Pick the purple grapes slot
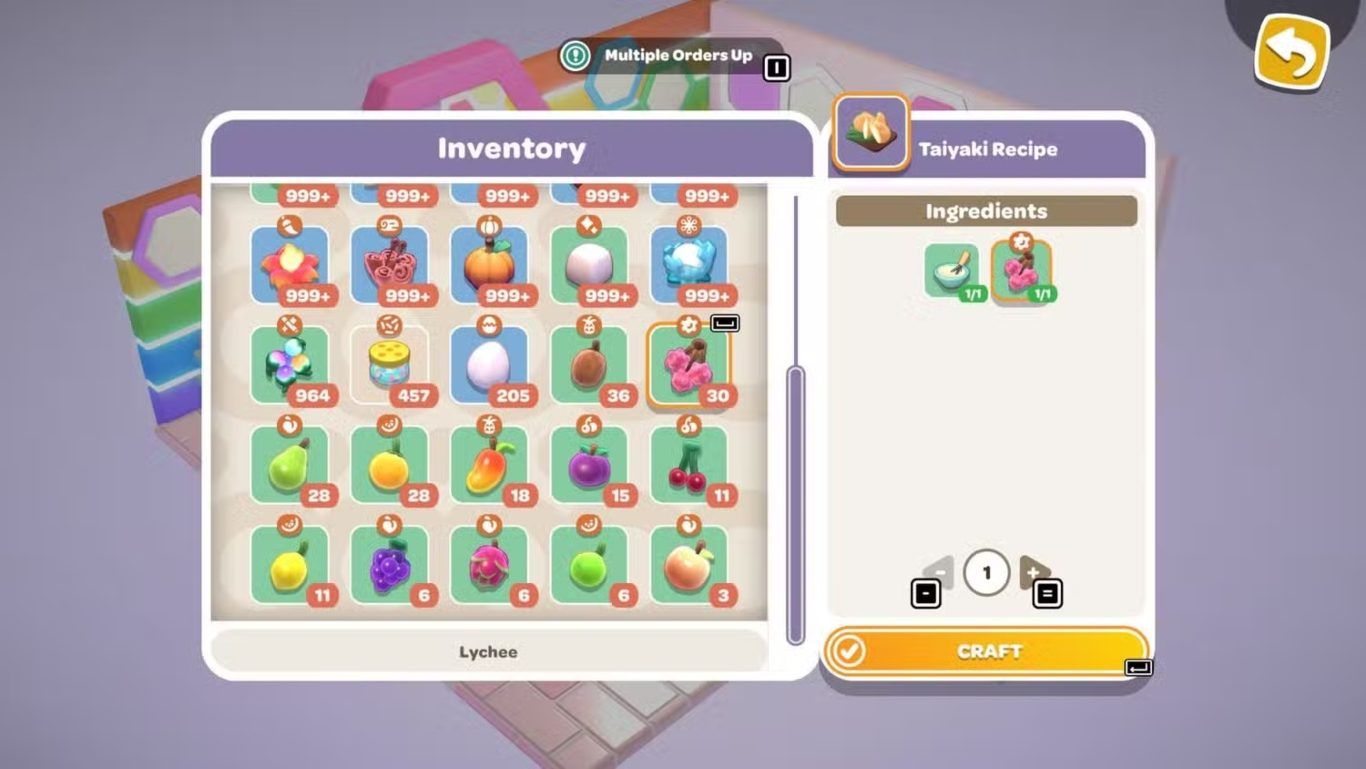The width and height of the screenshot is (1366, 769). 389,566
